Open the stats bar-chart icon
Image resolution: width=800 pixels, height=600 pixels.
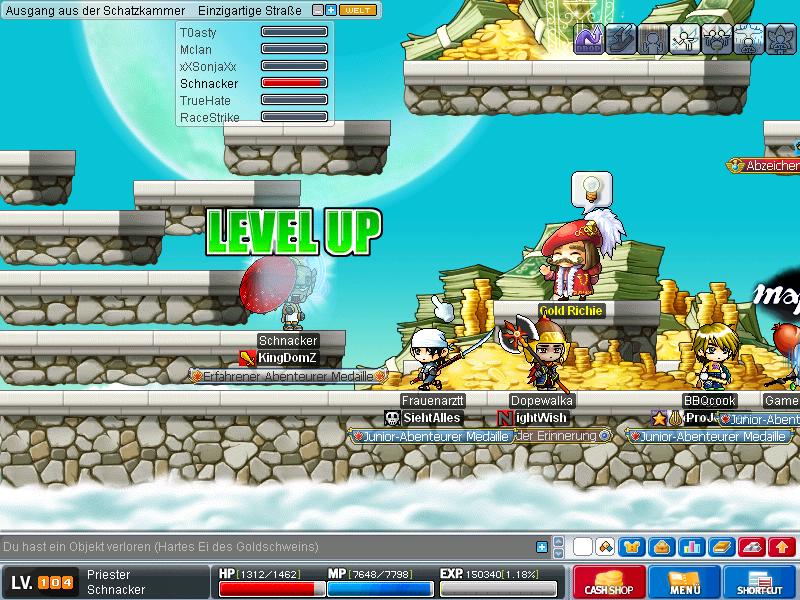690,547
